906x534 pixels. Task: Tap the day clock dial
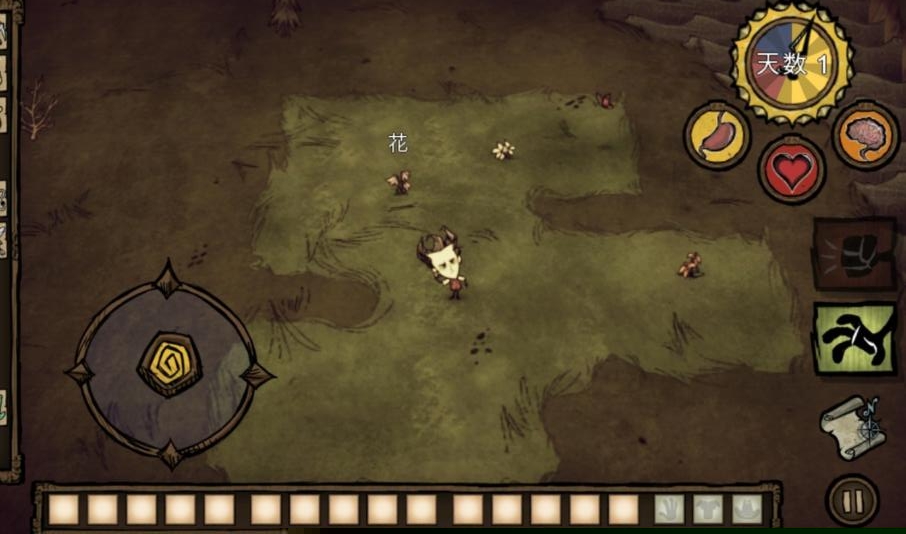click(792, 63)
